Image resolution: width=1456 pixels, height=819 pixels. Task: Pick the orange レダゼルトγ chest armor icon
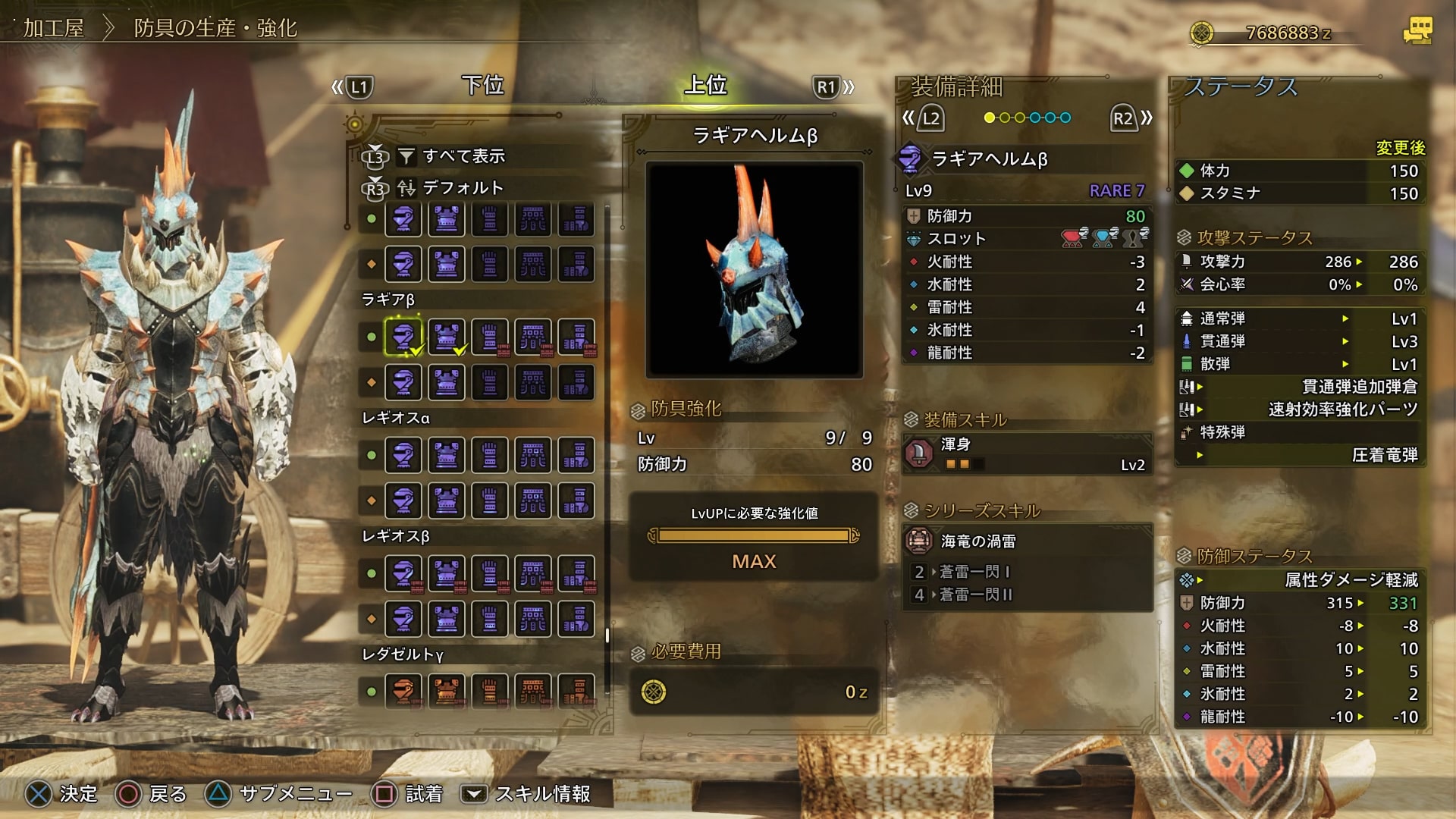(x=447, y=691)
